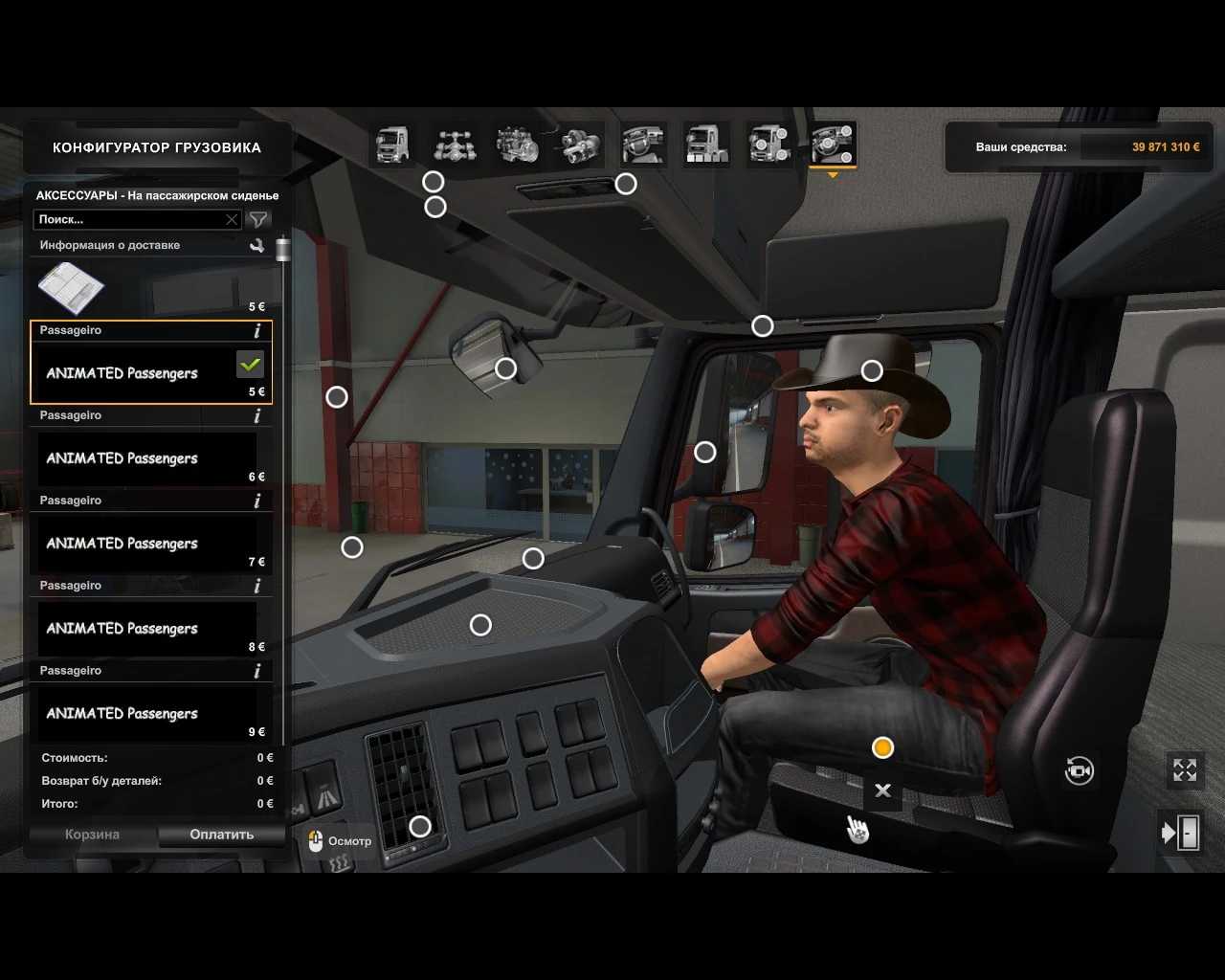Switch to the truck paint job tab

tap(706, 145)
